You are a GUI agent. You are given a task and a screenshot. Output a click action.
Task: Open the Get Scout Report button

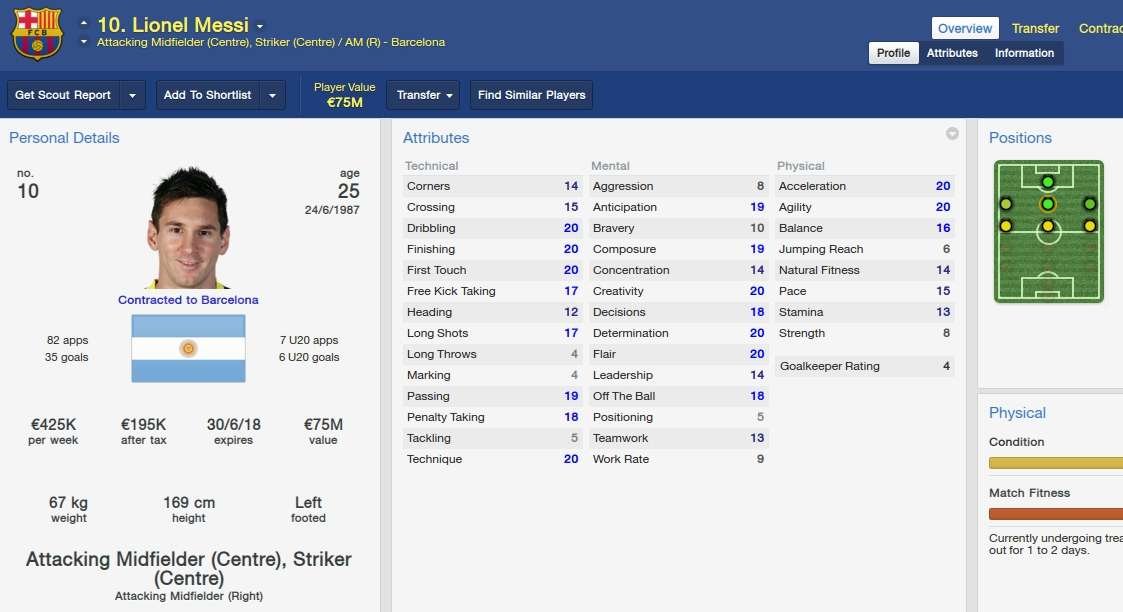pos(63,95)
